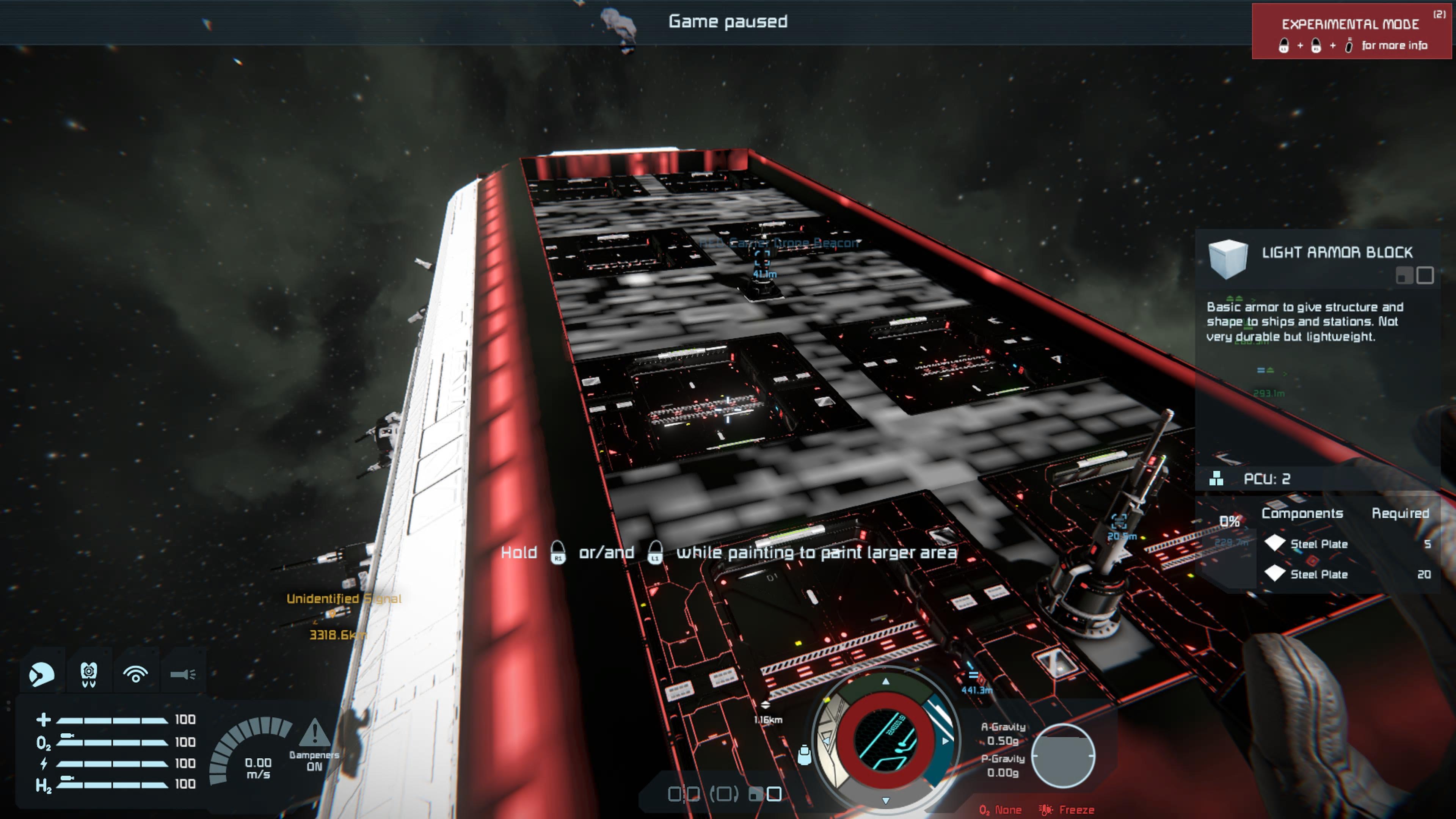Open the Experimental Mode banner
This screenshot has width=1456, height=819.
point(1351,31)
